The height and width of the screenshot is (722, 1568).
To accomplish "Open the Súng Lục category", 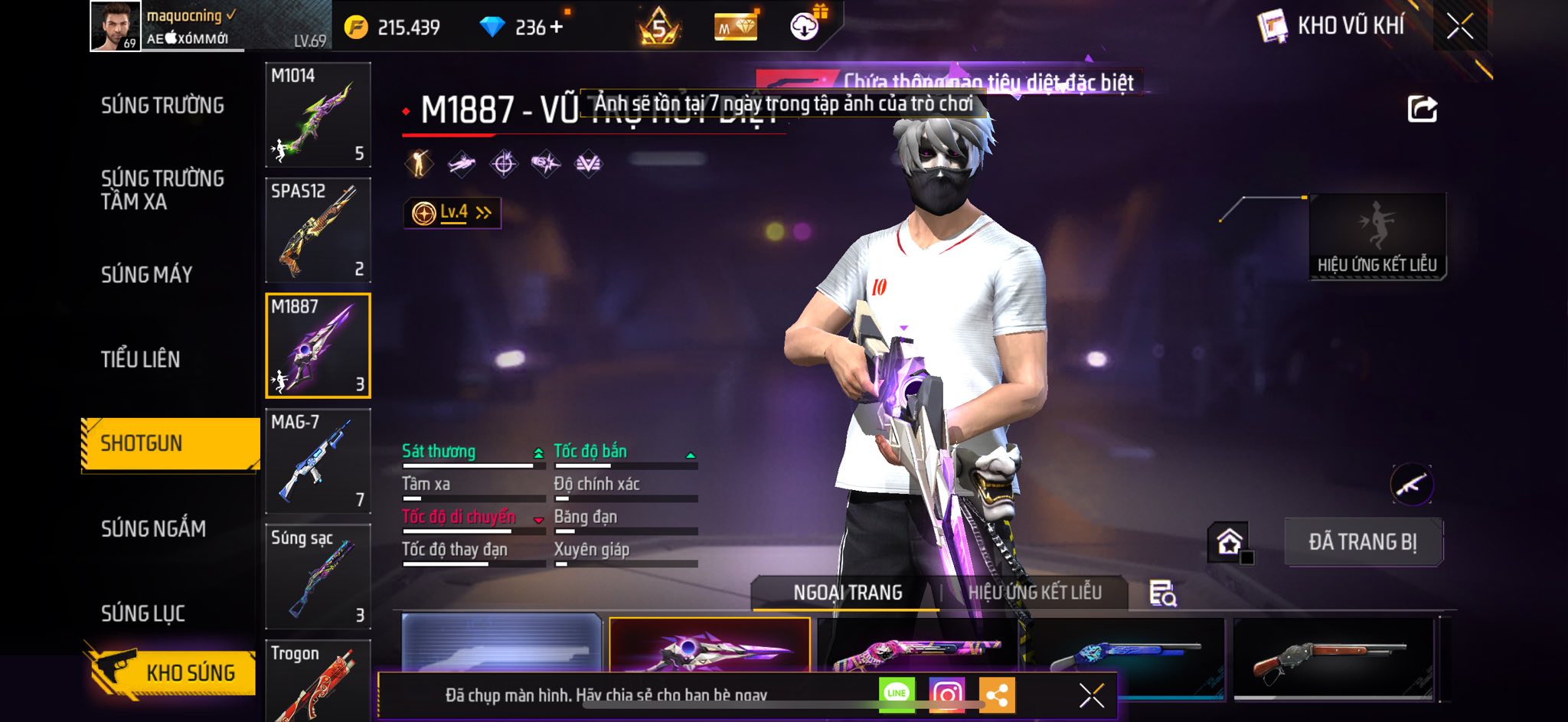I will (x=143, y=613).
